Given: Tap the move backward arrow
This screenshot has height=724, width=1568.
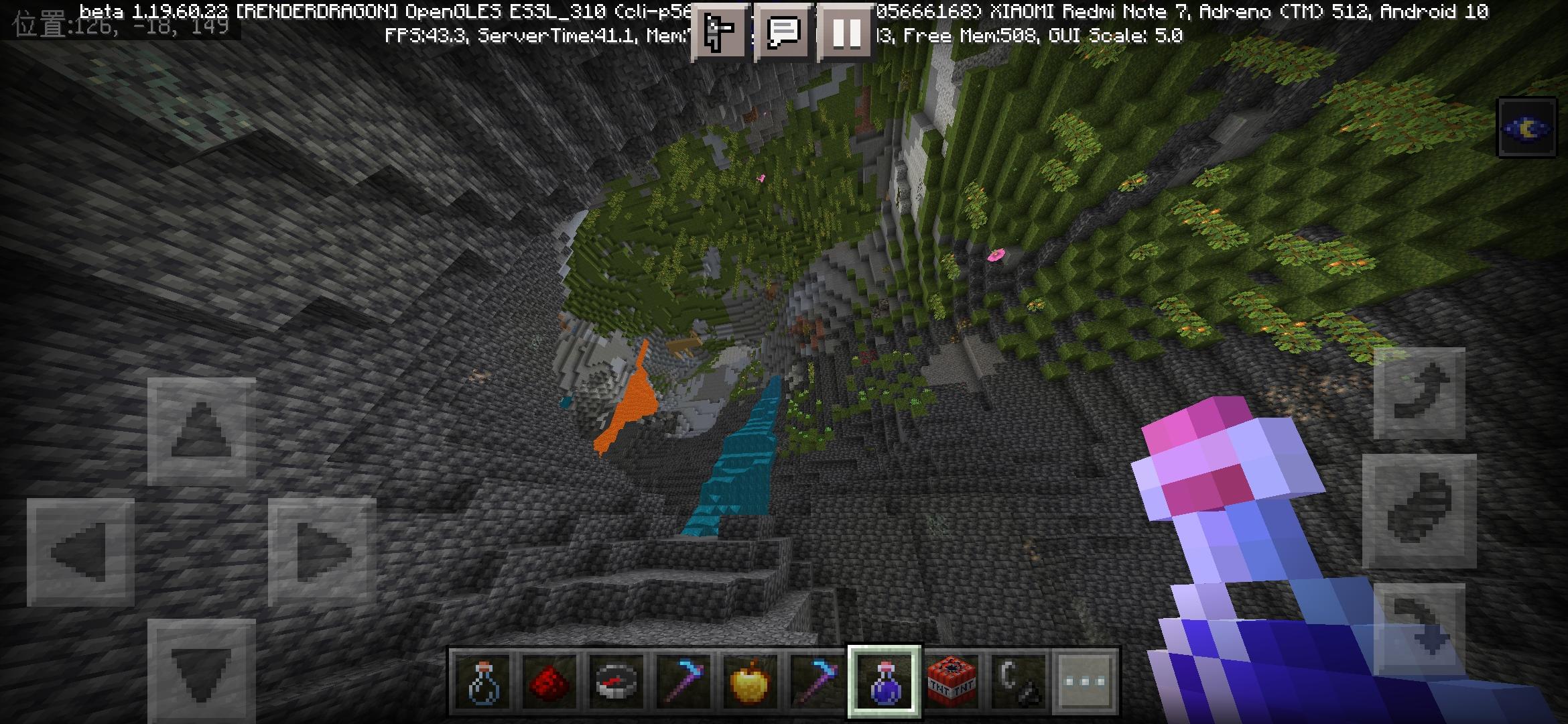Looking at the screenshot, I should (201, 670).
